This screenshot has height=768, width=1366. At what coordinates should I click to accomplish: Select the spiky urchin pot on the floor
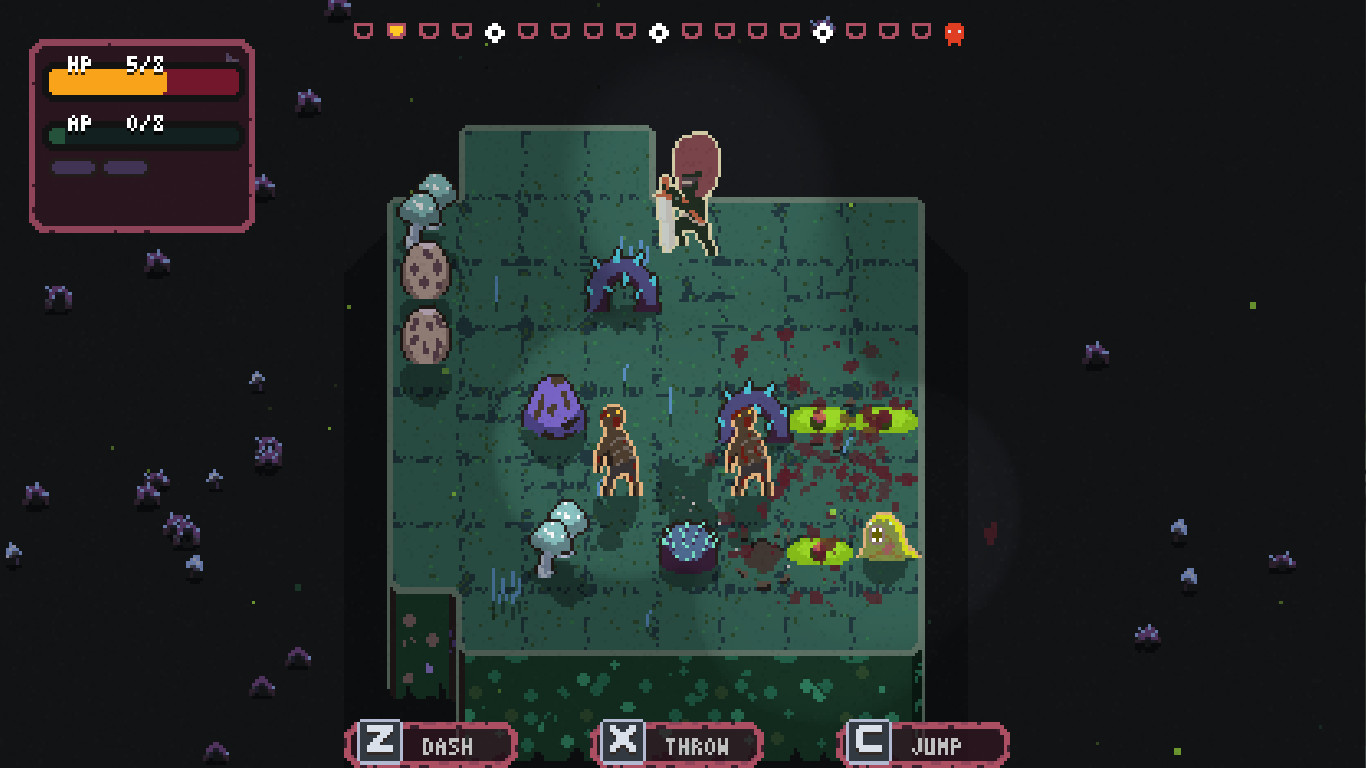click(x=687, y=545)
